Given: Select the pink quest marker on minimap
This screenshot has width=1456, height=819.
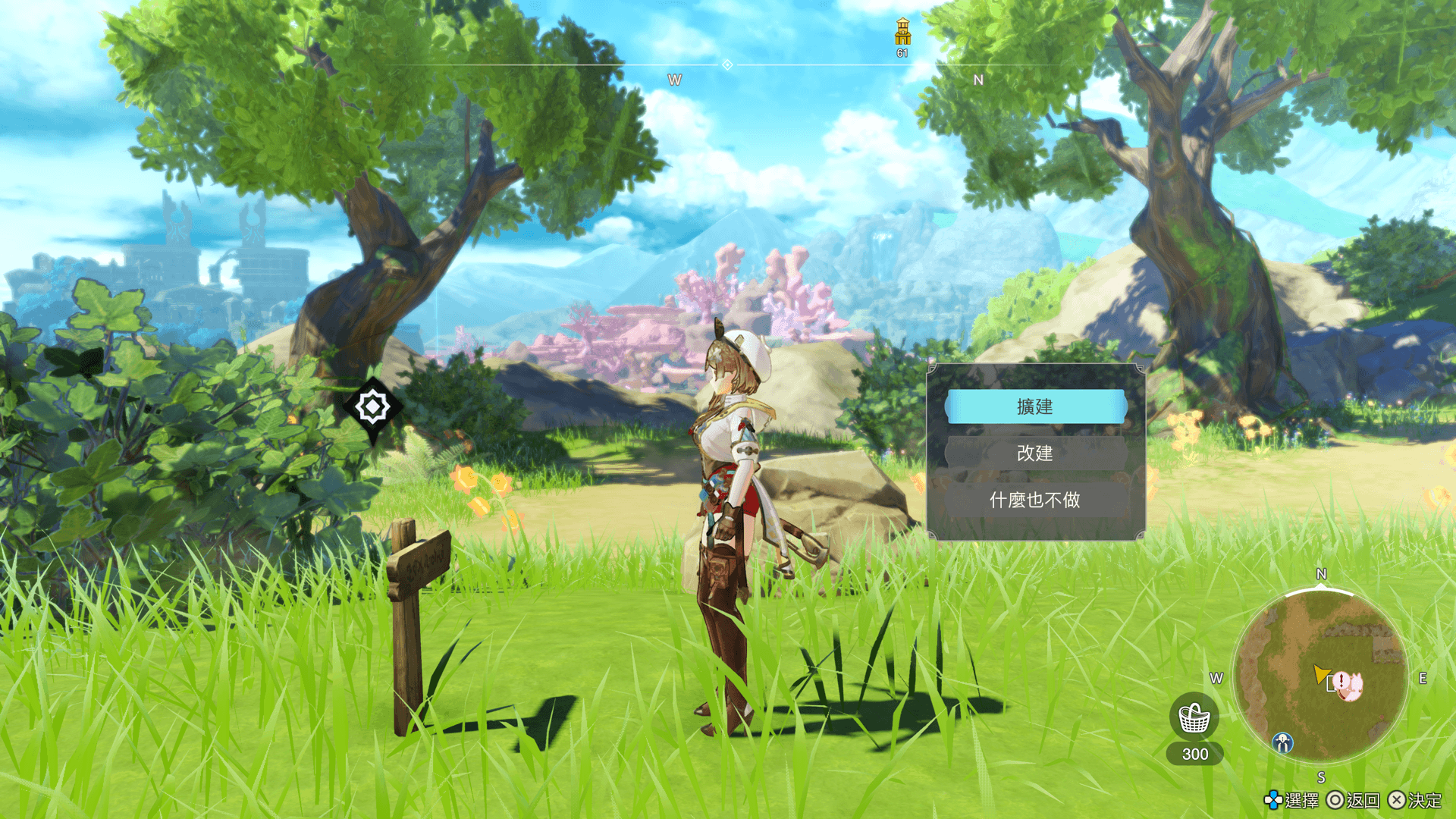Looking at the screenshot, I should pyautogui.click(x=1348, y=685).
